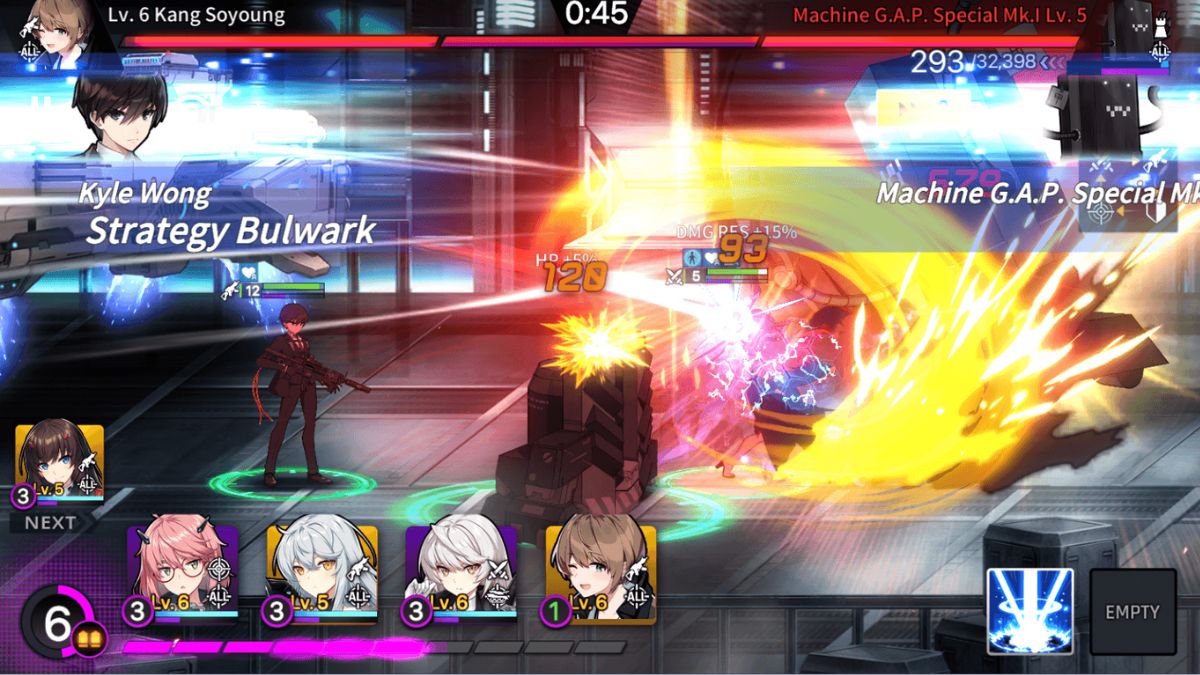This screenshot has width=1200, height=675.
Task: Choose the short white-haired Lv.6 unit card
Action: (461, 572)
